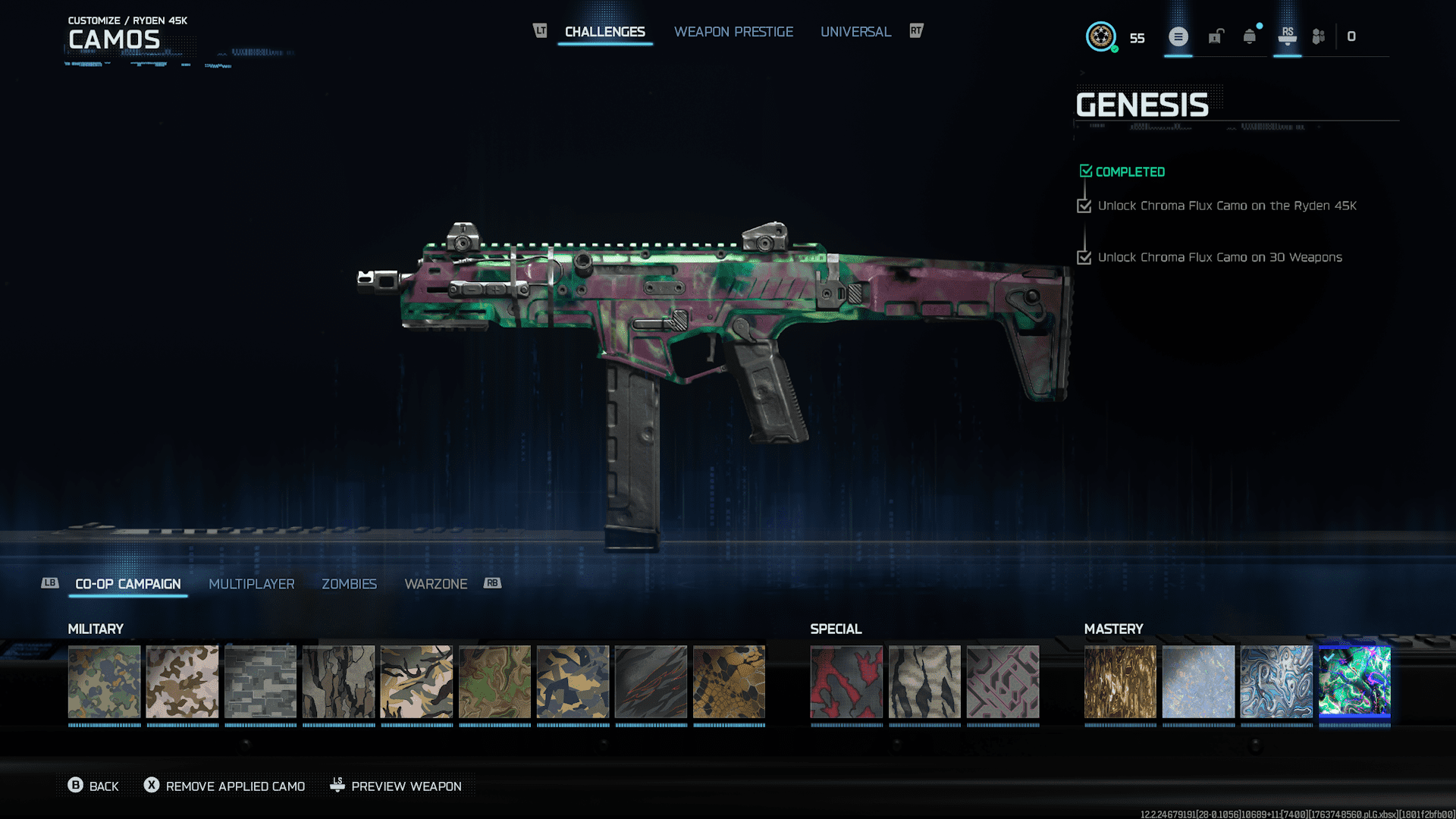Select the Challenges tab
Viewport: 1456px width, 819px height.
(x=604, y=32)
